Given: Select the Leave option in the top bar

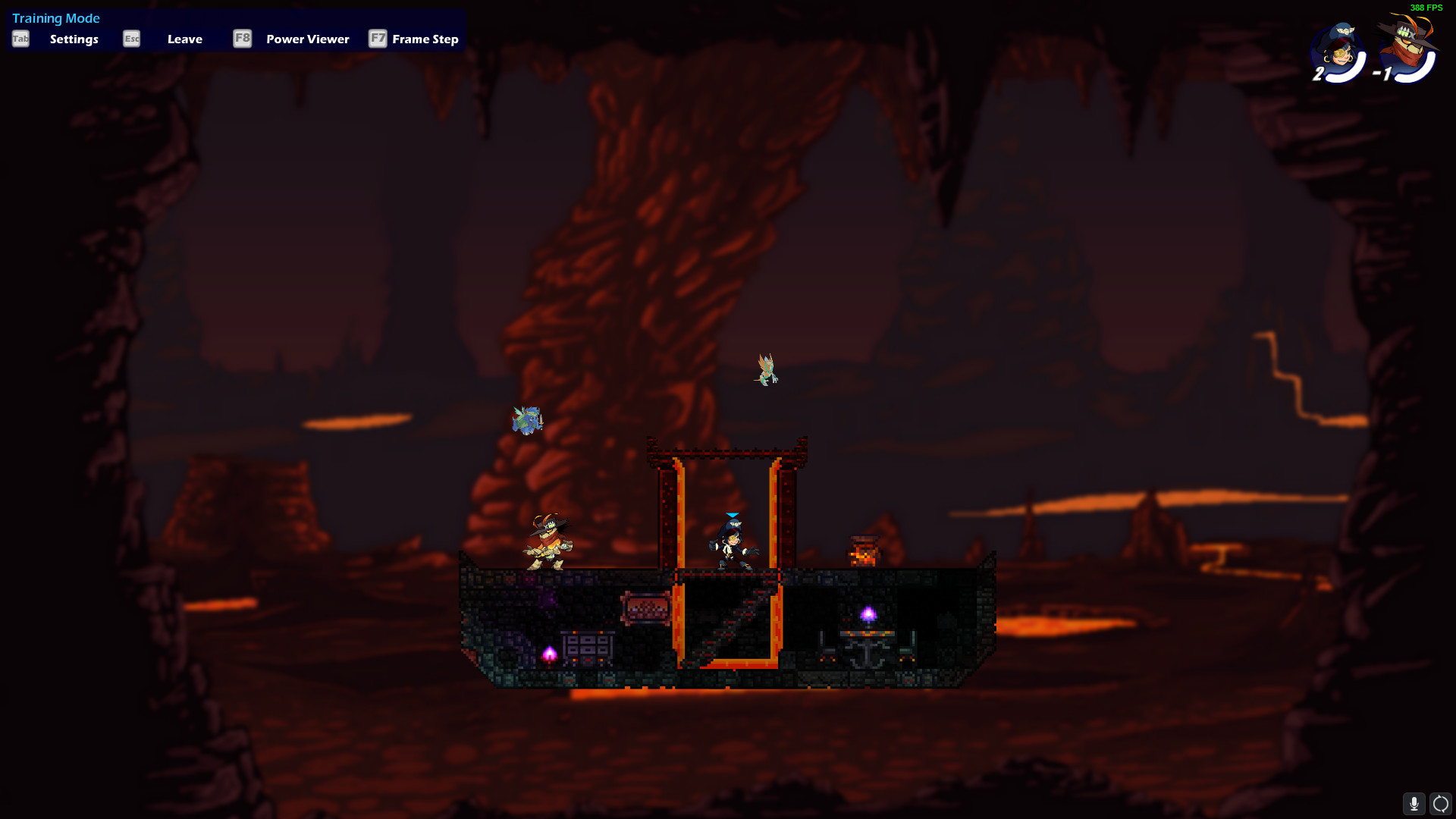Looking at the screenshot, I should [184, 39].
